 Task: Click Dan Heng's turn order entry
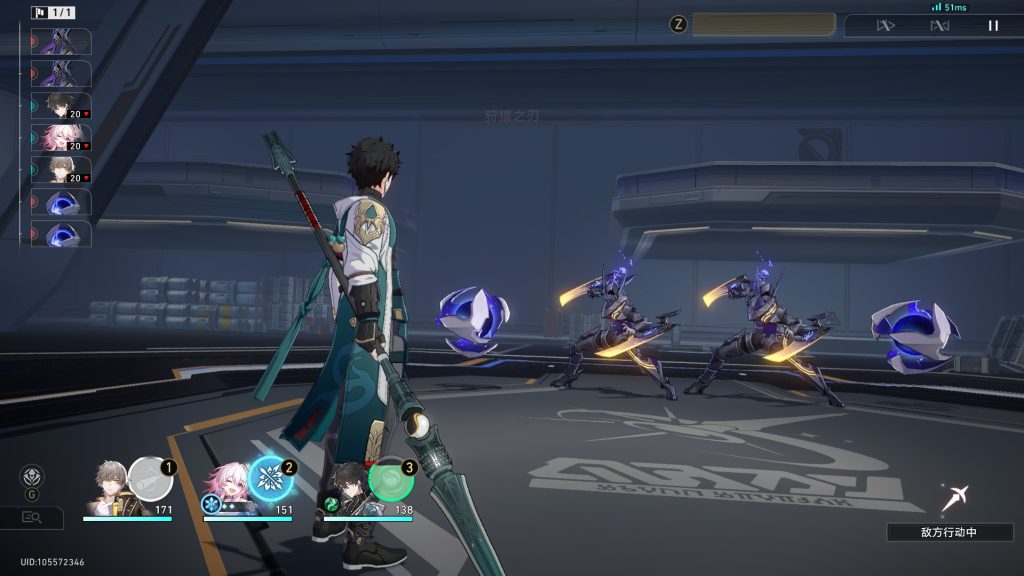pyautogui.click(x=61, y=106)
